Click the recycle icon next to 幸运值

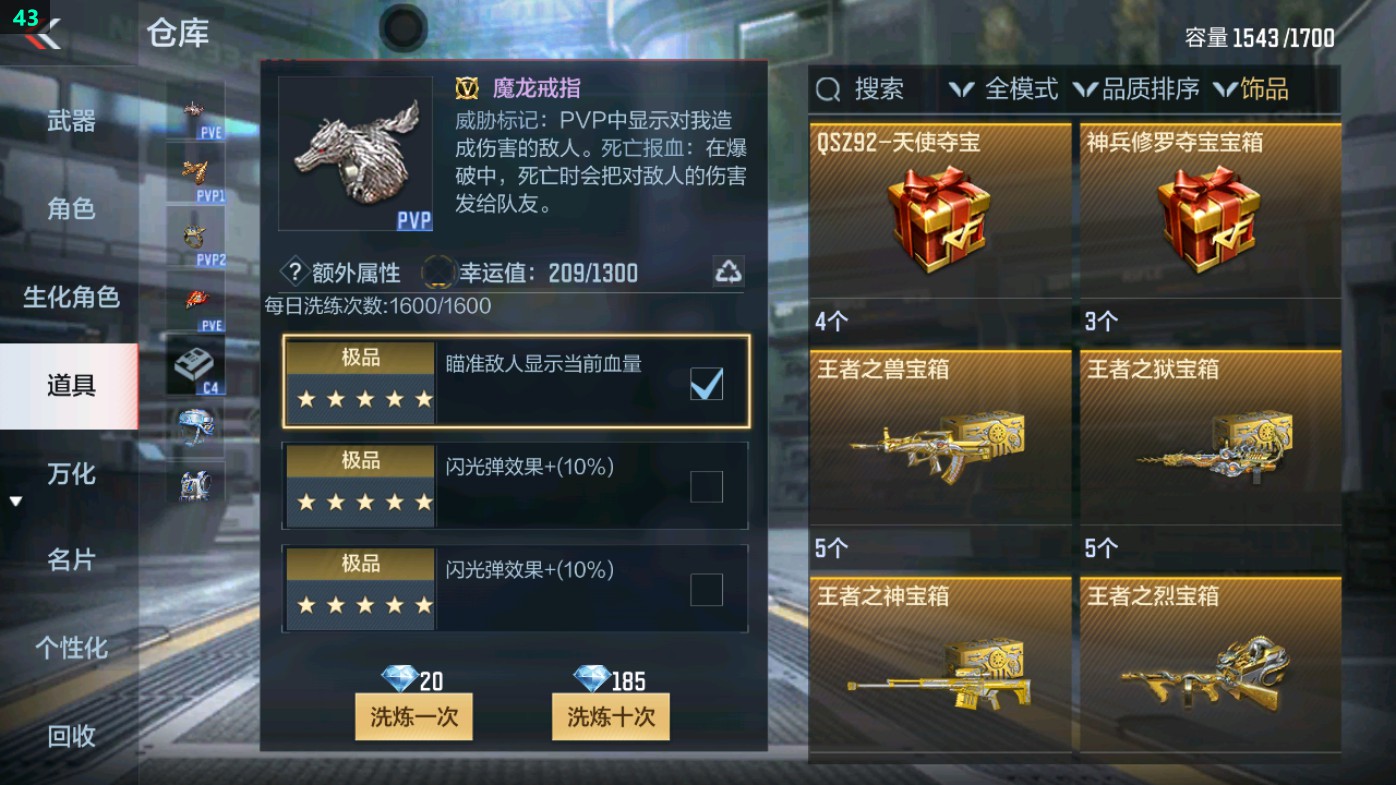[729, 270]
